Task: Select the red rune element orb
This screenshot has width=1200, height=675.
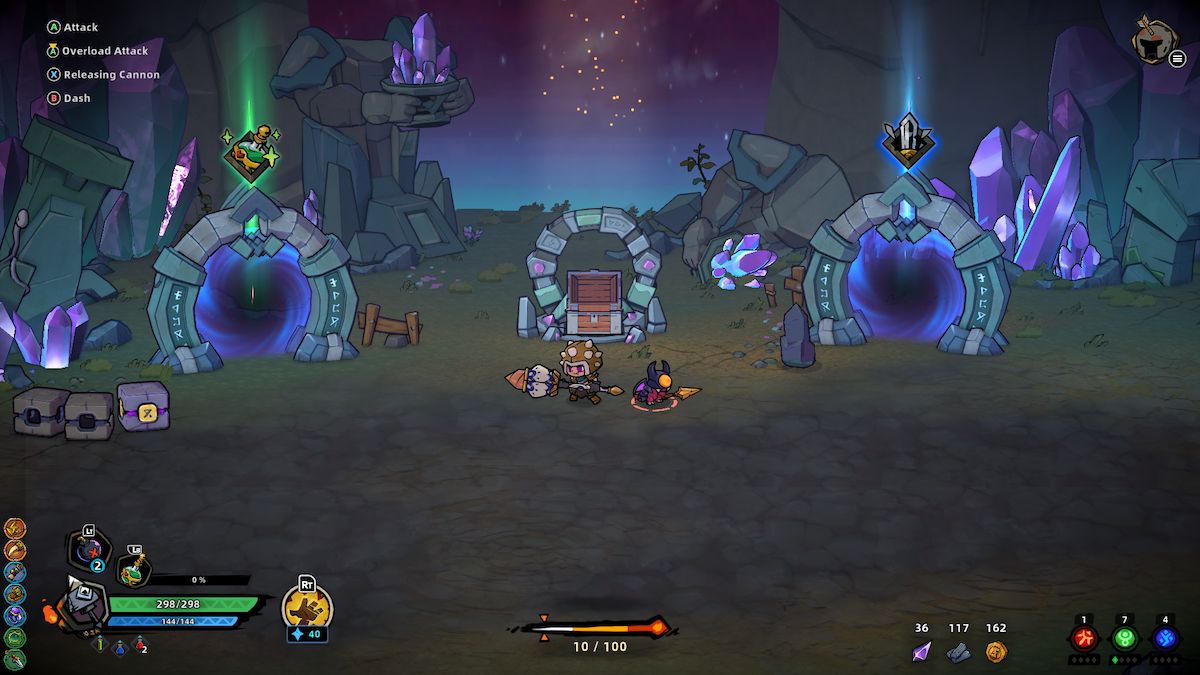Action: 1084,638
